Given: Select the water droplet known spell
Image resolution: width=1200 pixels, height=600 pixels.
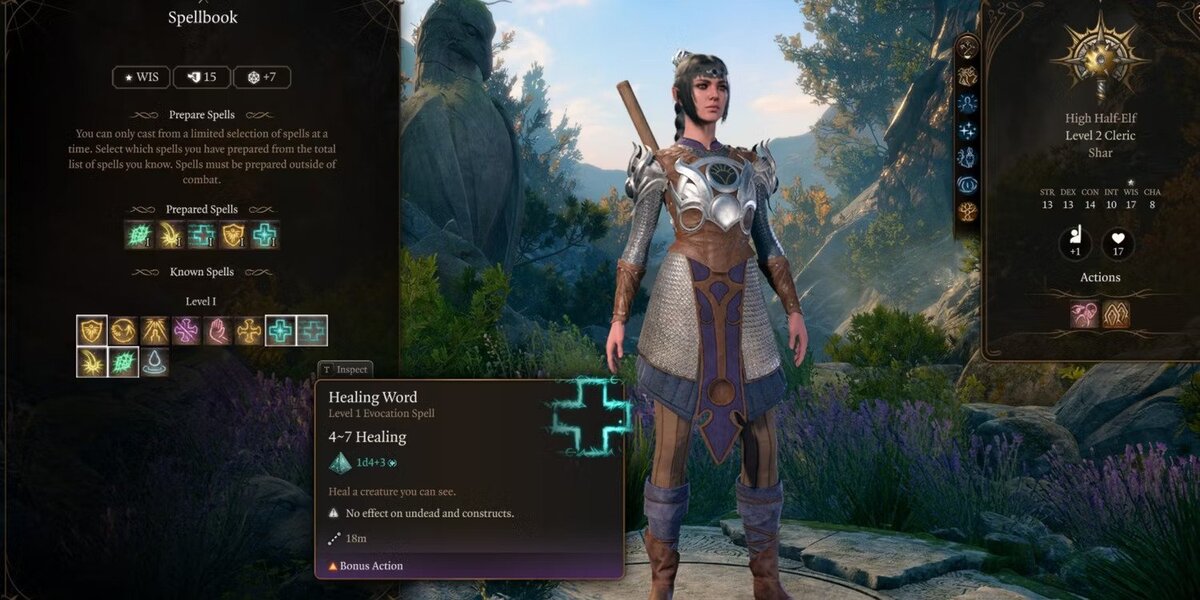Looking at the screenshot, I should [x=154, y=362].
